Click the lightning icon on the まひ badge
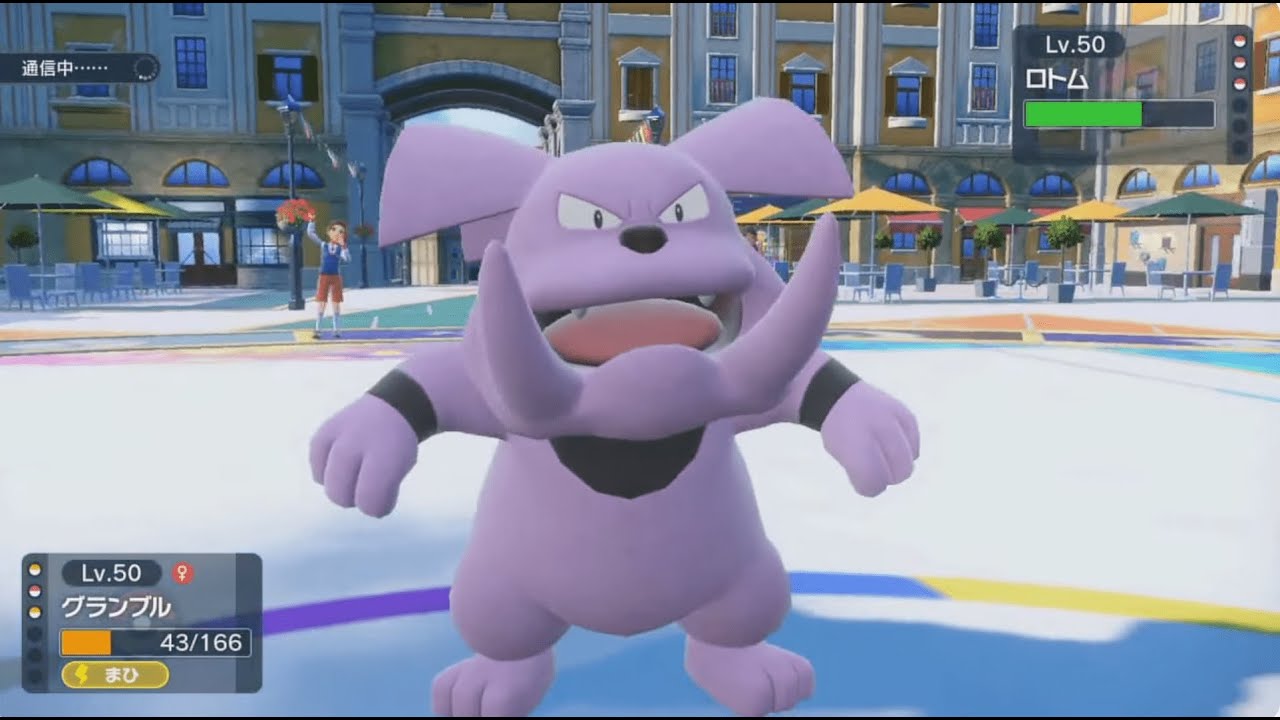This screenshot has width=1280, height=720. click(80, 674)
